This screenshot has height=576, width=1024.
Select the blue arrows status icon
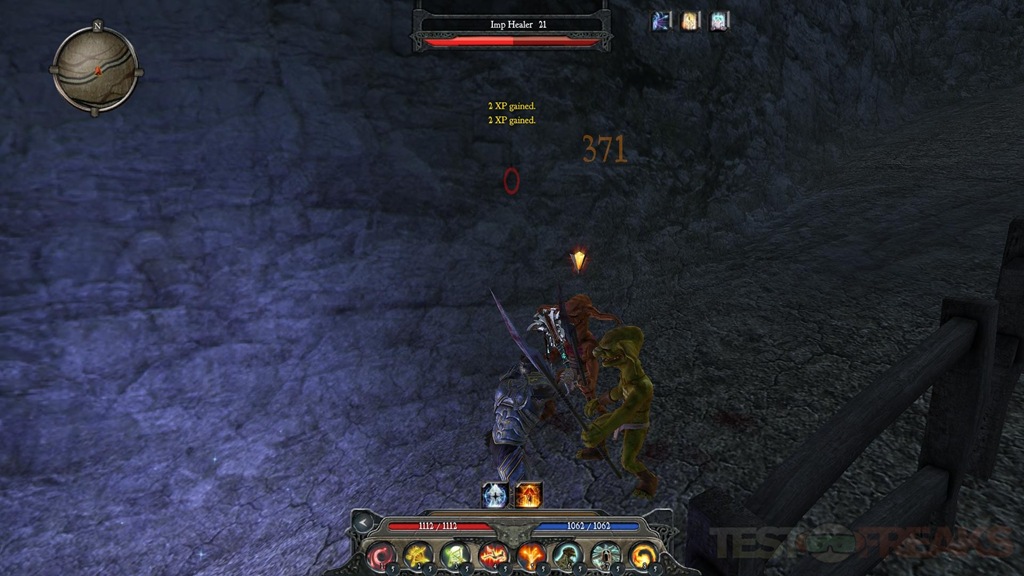(662, 21)
